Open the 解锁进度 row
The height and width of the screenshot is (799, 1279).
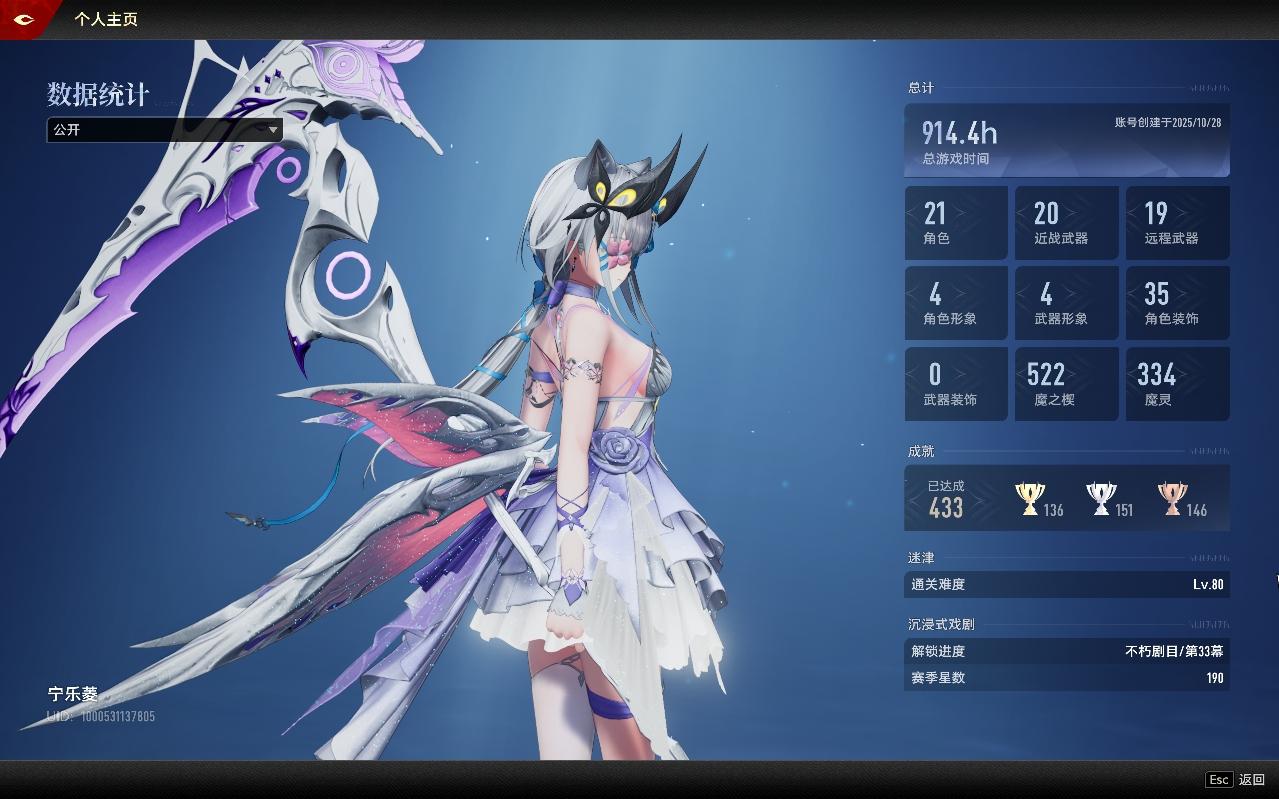(1067, 651)
